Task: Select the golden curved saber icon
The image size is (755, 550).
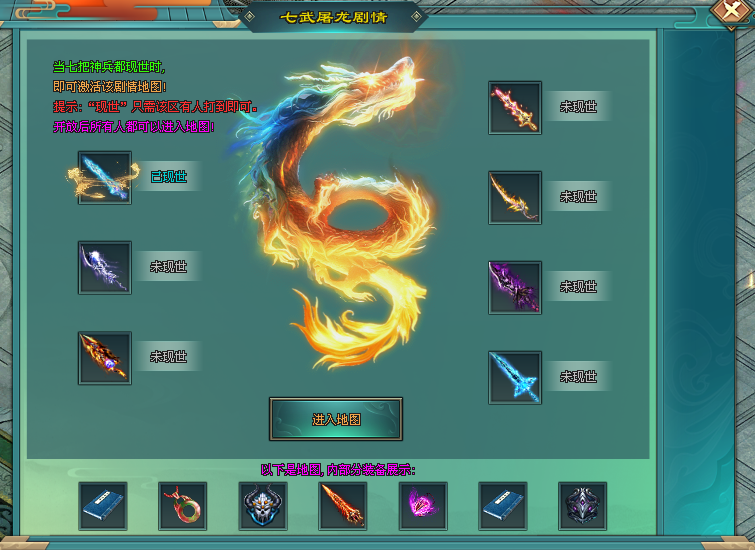Action: pyautogui.click(x=515, y=197)
